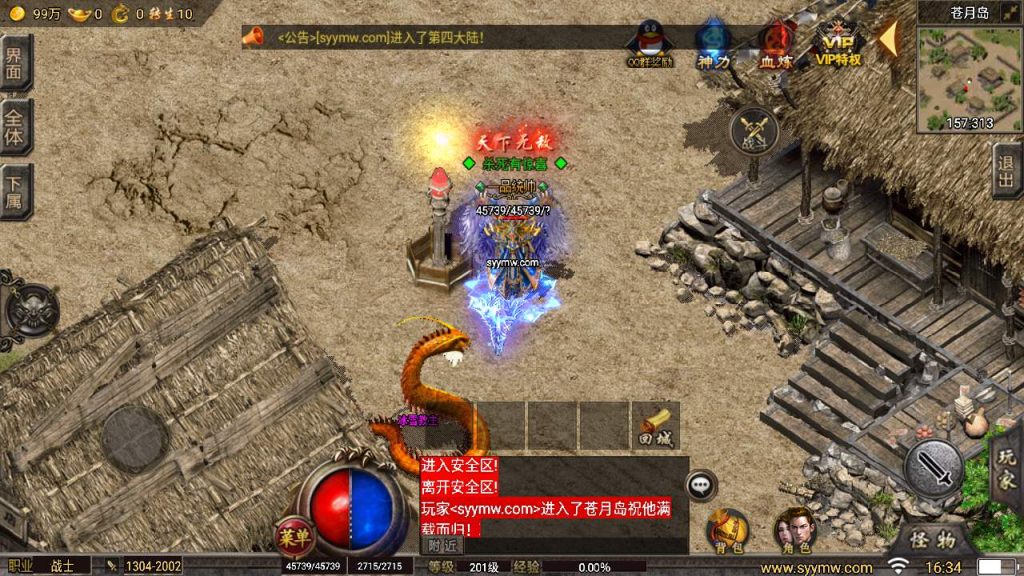Open the VIP特权 privileges icon

[838, 42]
